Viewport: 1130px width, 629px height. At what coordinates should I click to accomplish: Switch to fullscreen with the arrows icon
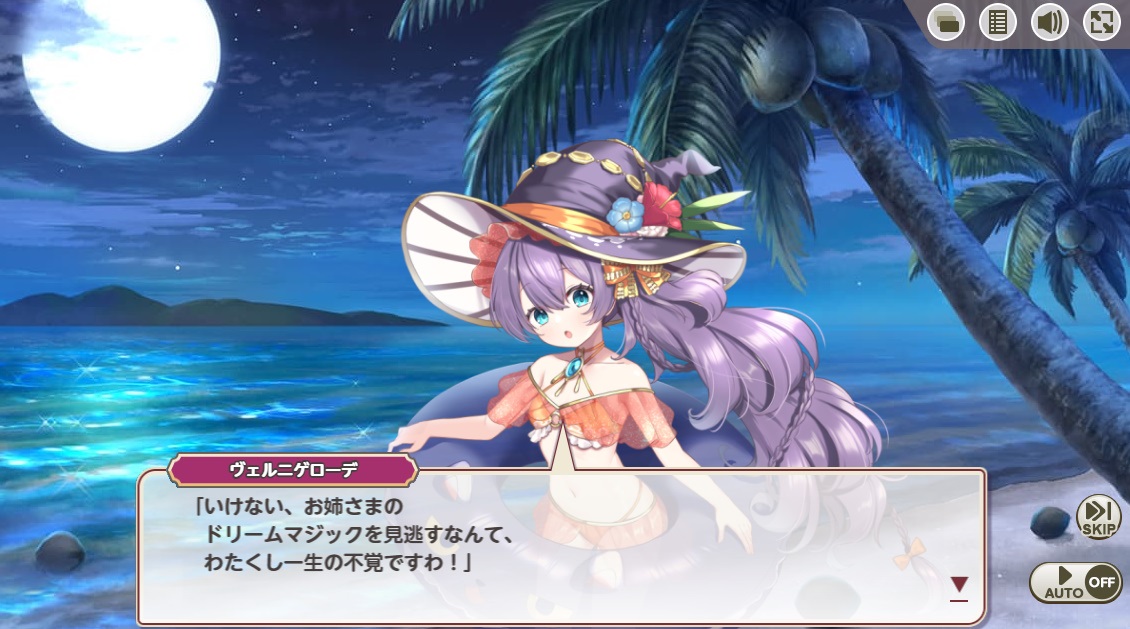(x=1101, y=22)
